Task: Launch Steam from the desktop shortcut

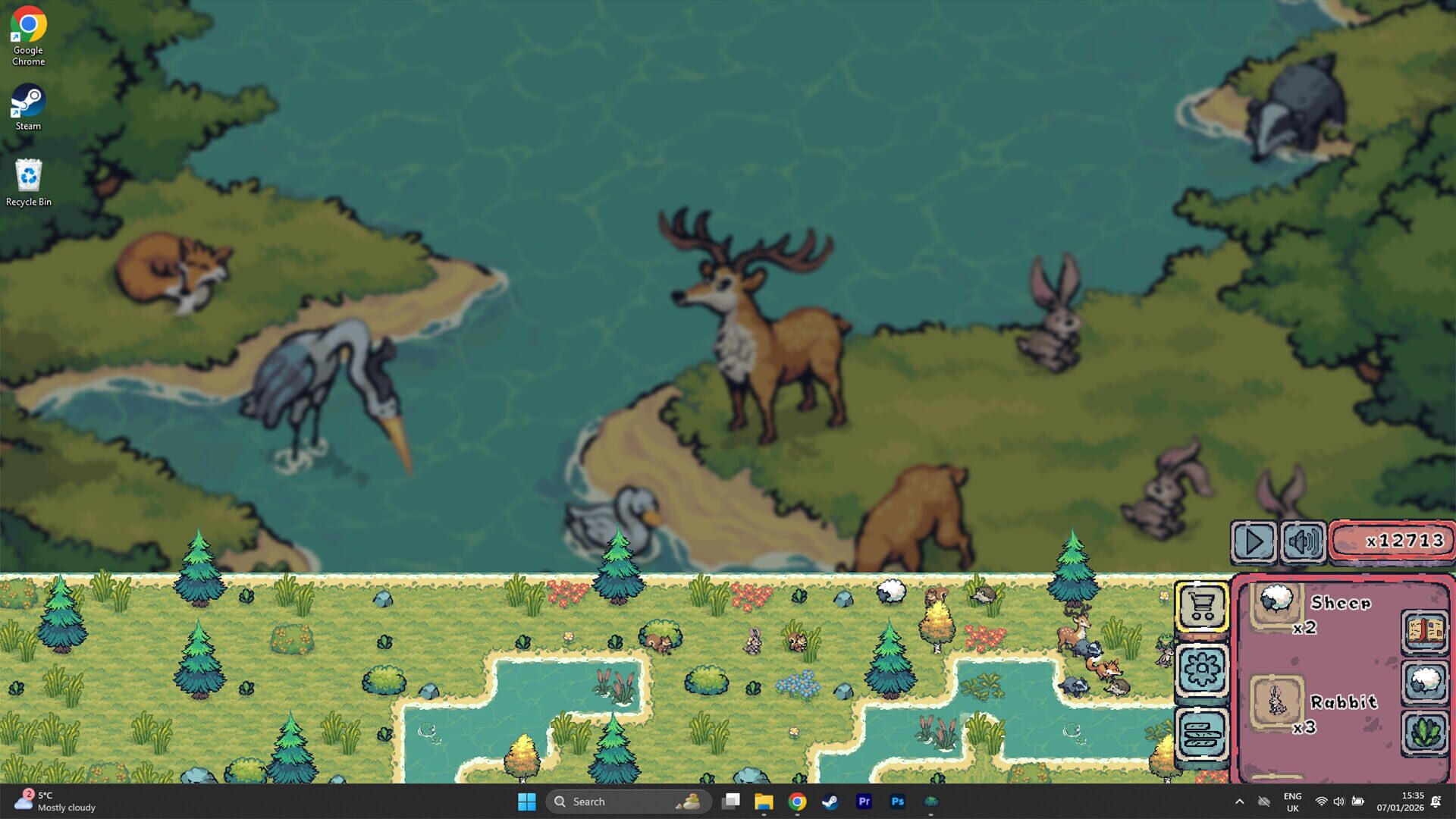Action: (28, 102)
